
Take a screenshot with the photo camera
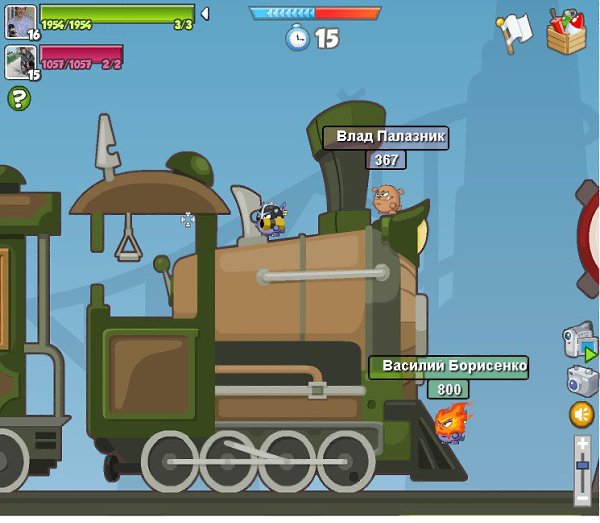click(581, 381)
